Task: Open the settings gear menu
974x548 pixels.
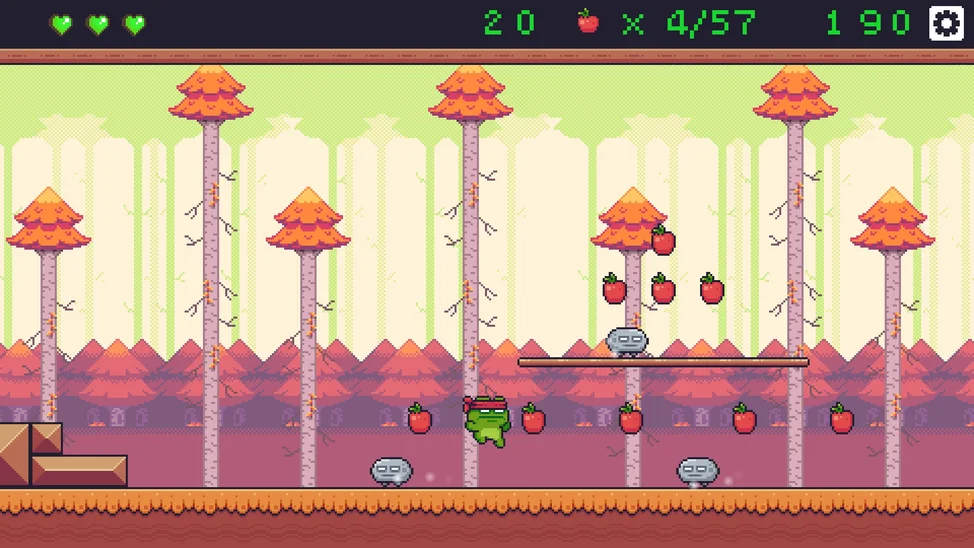Action: 945,23
